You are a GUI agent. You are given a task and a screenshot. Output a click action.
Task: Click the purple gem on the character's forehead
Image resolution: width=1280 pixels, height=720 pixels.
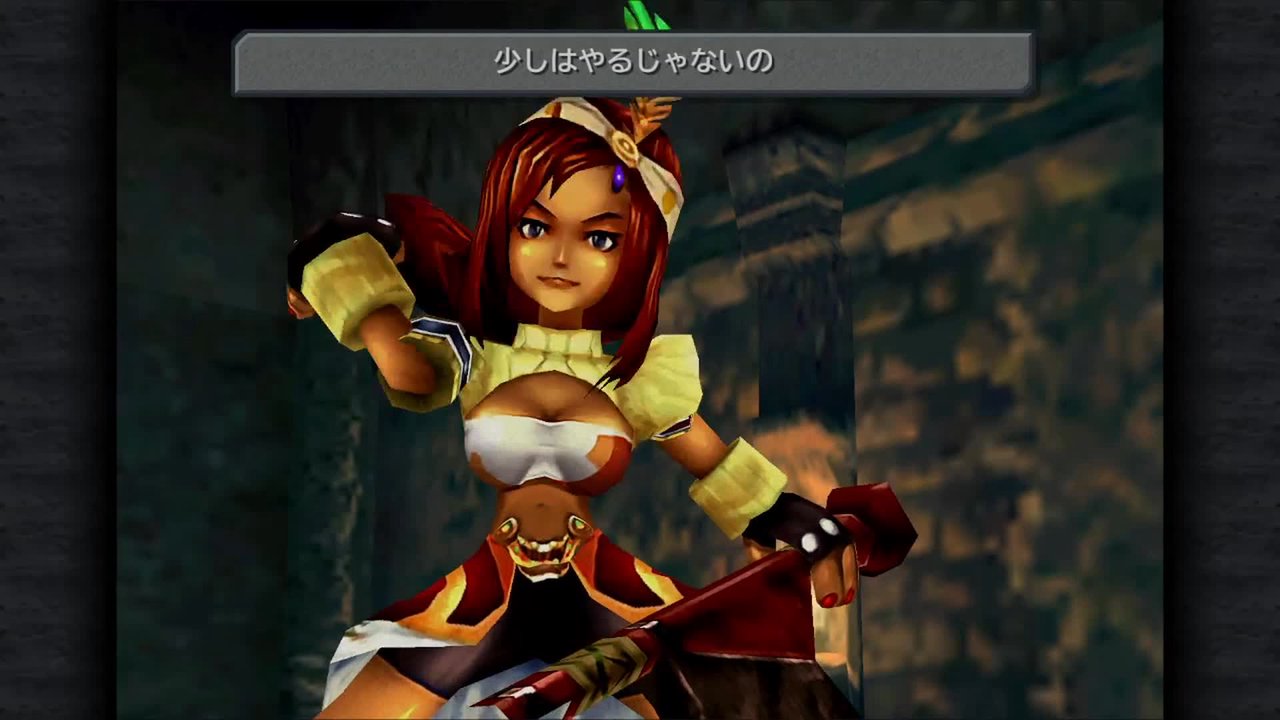pyautogui.click(x=620, y=176)
